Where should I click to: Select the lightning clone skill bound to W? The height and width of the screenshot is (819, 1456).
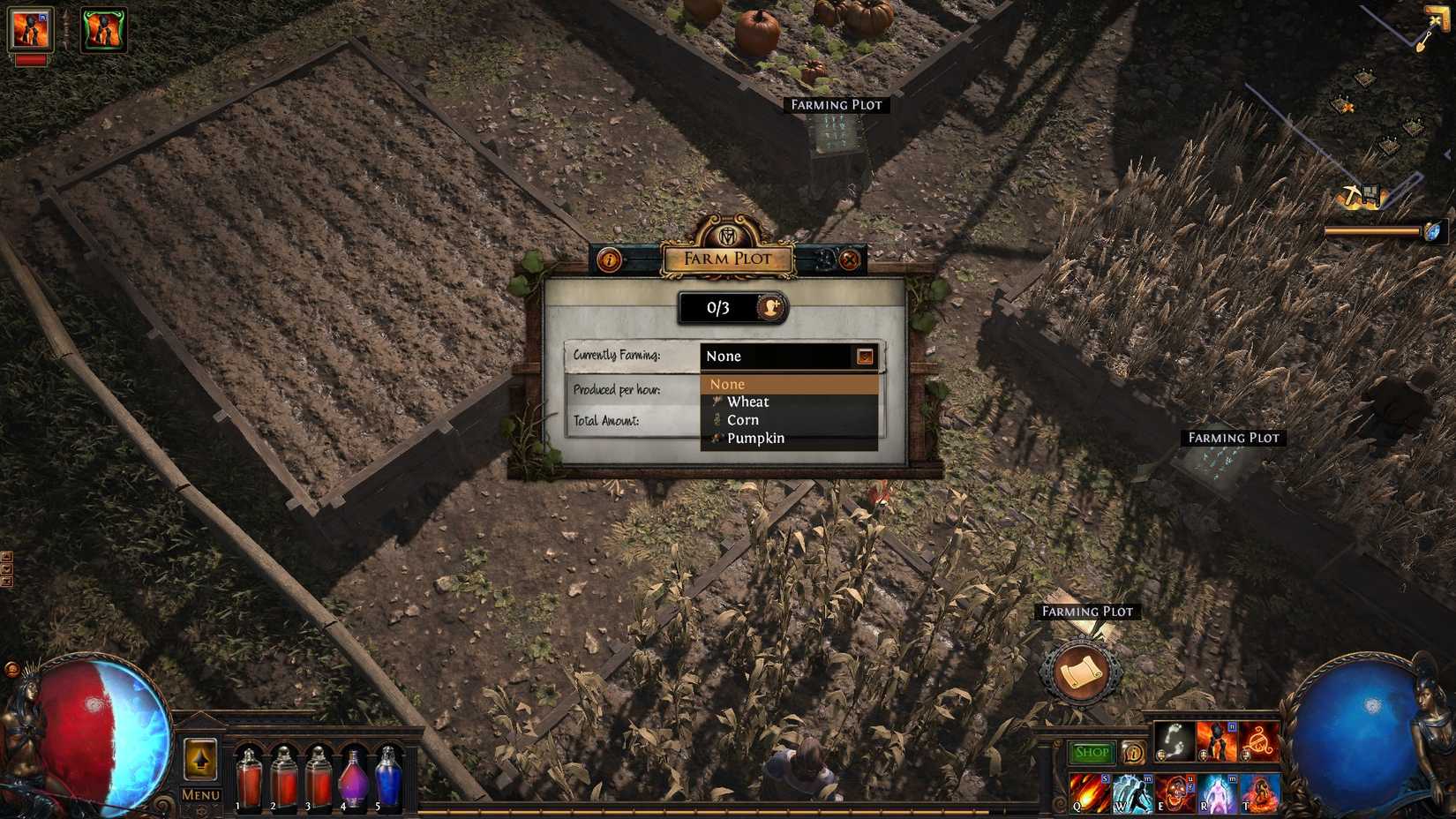pos(1133,793)
